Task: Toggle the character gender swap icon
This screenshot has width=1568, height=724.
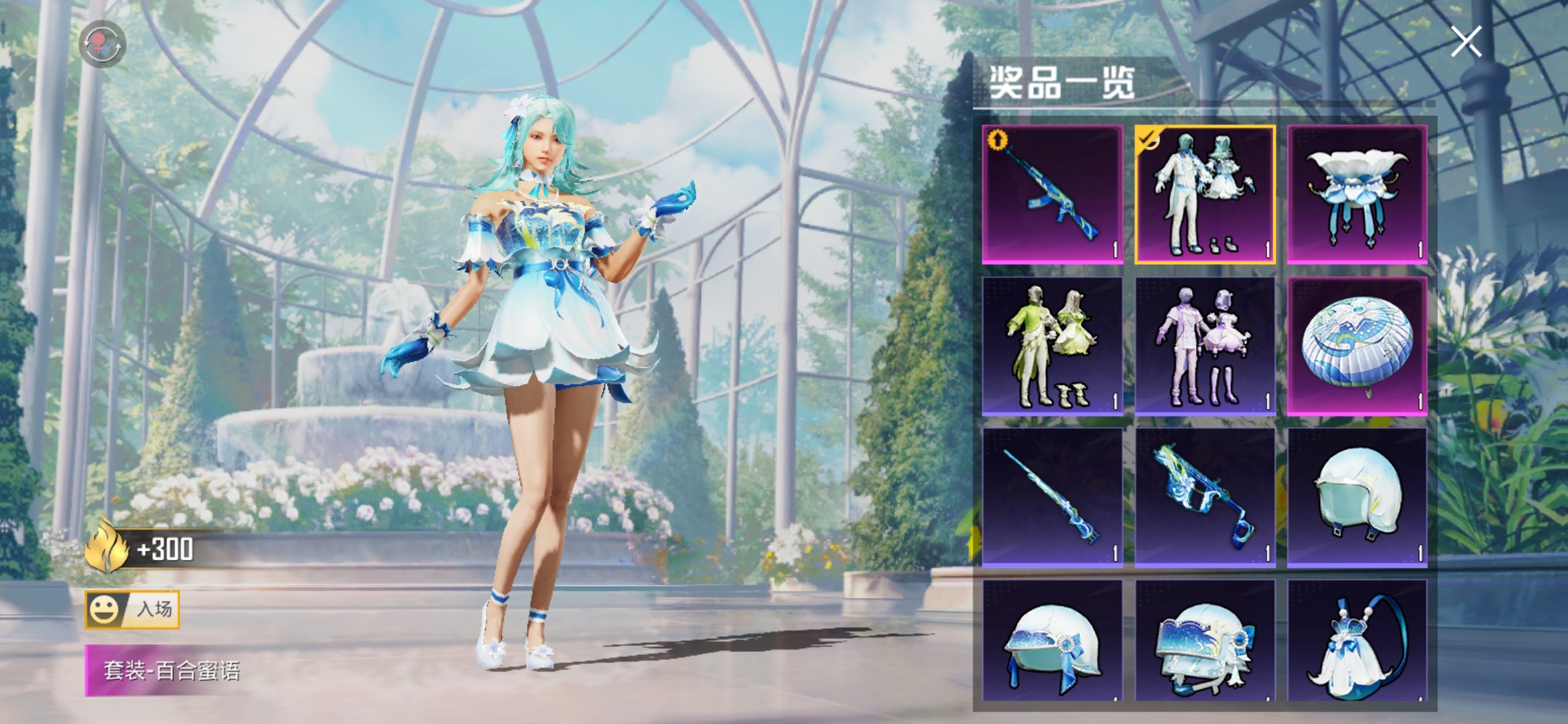Action: click(102, 44)
